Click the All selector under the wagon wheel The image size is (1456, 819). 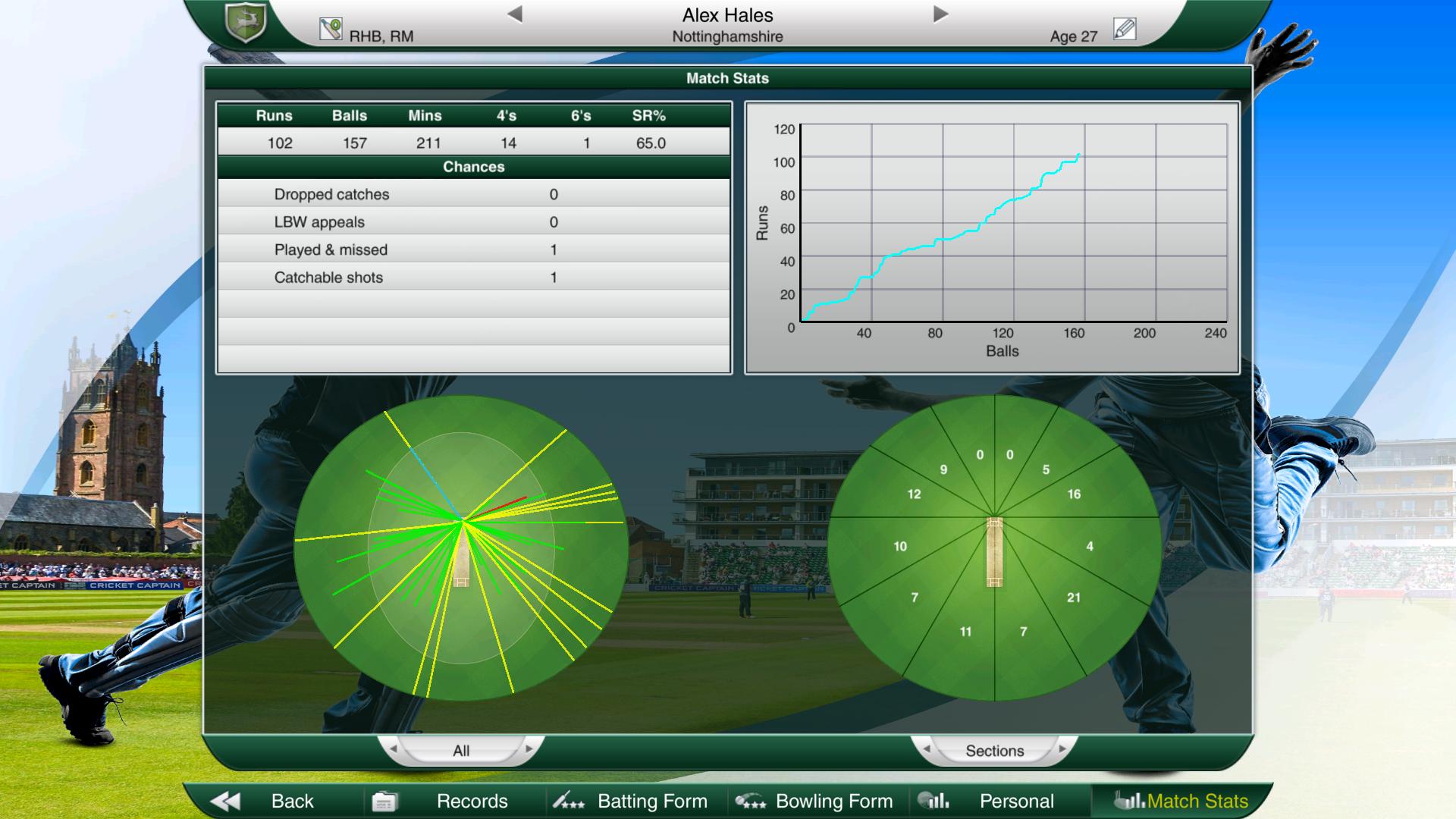click(x=462, y=750)
